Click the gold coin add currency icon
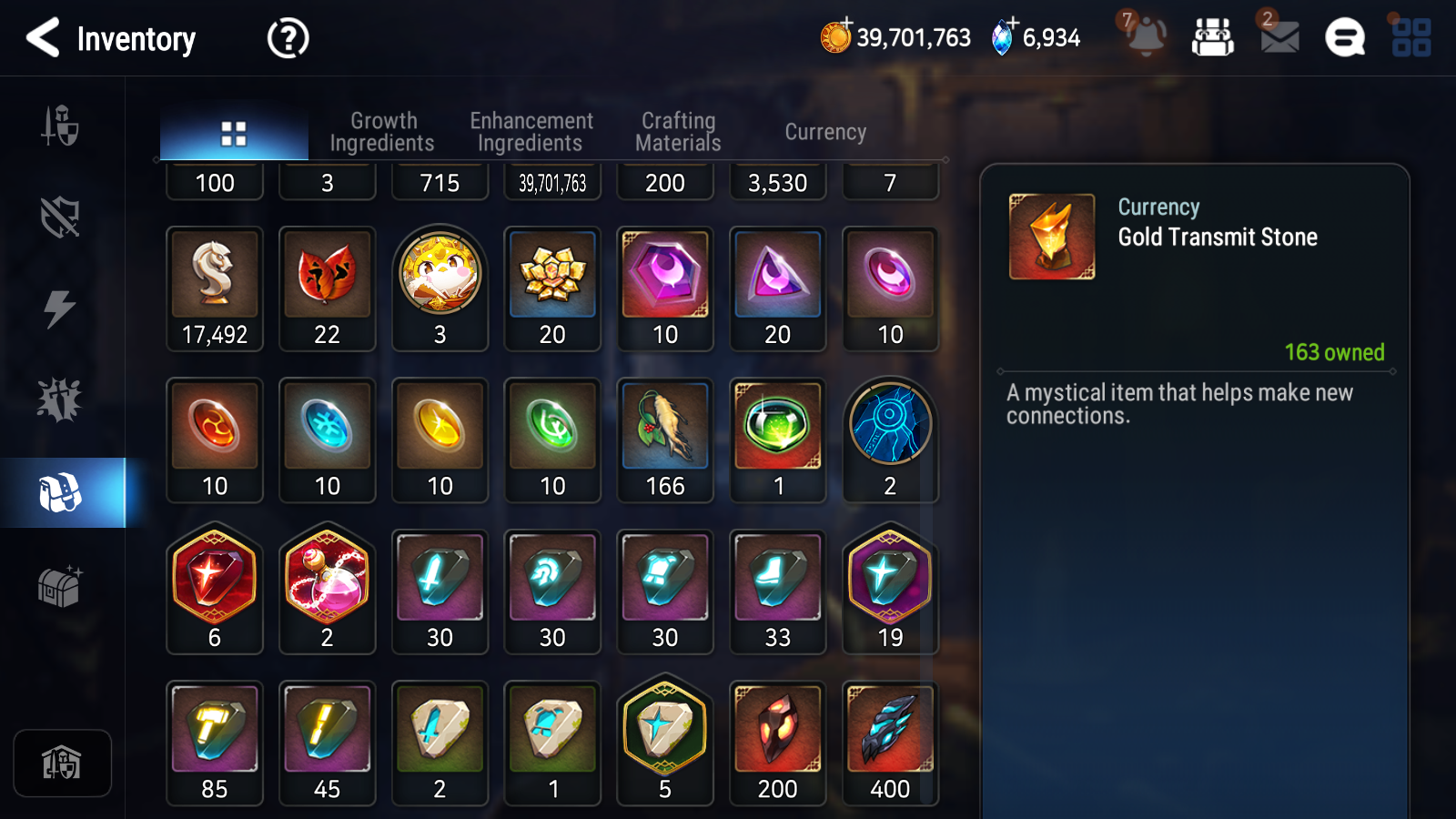 click(835, 36)
